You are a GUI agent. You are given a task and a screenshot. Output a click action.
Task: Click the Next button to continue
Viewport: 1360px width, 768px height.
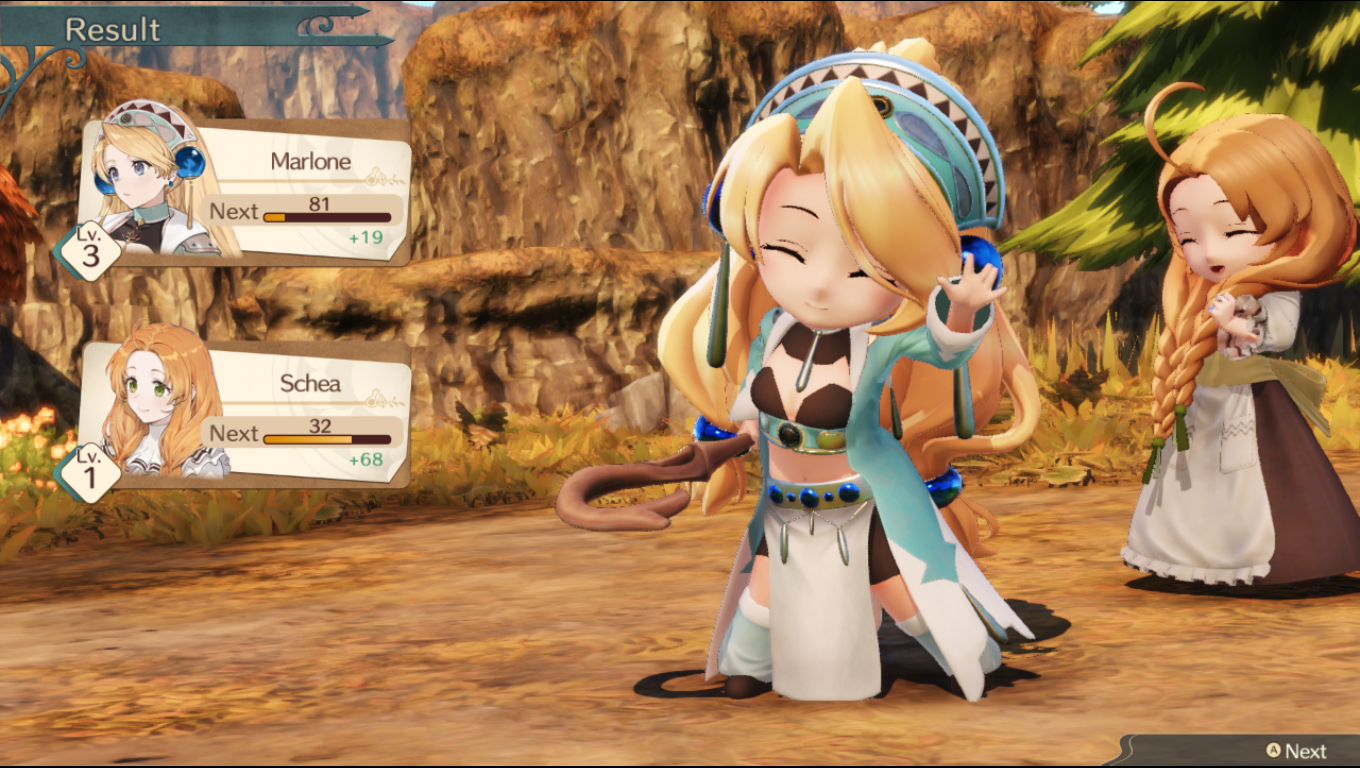point(1296,751)
